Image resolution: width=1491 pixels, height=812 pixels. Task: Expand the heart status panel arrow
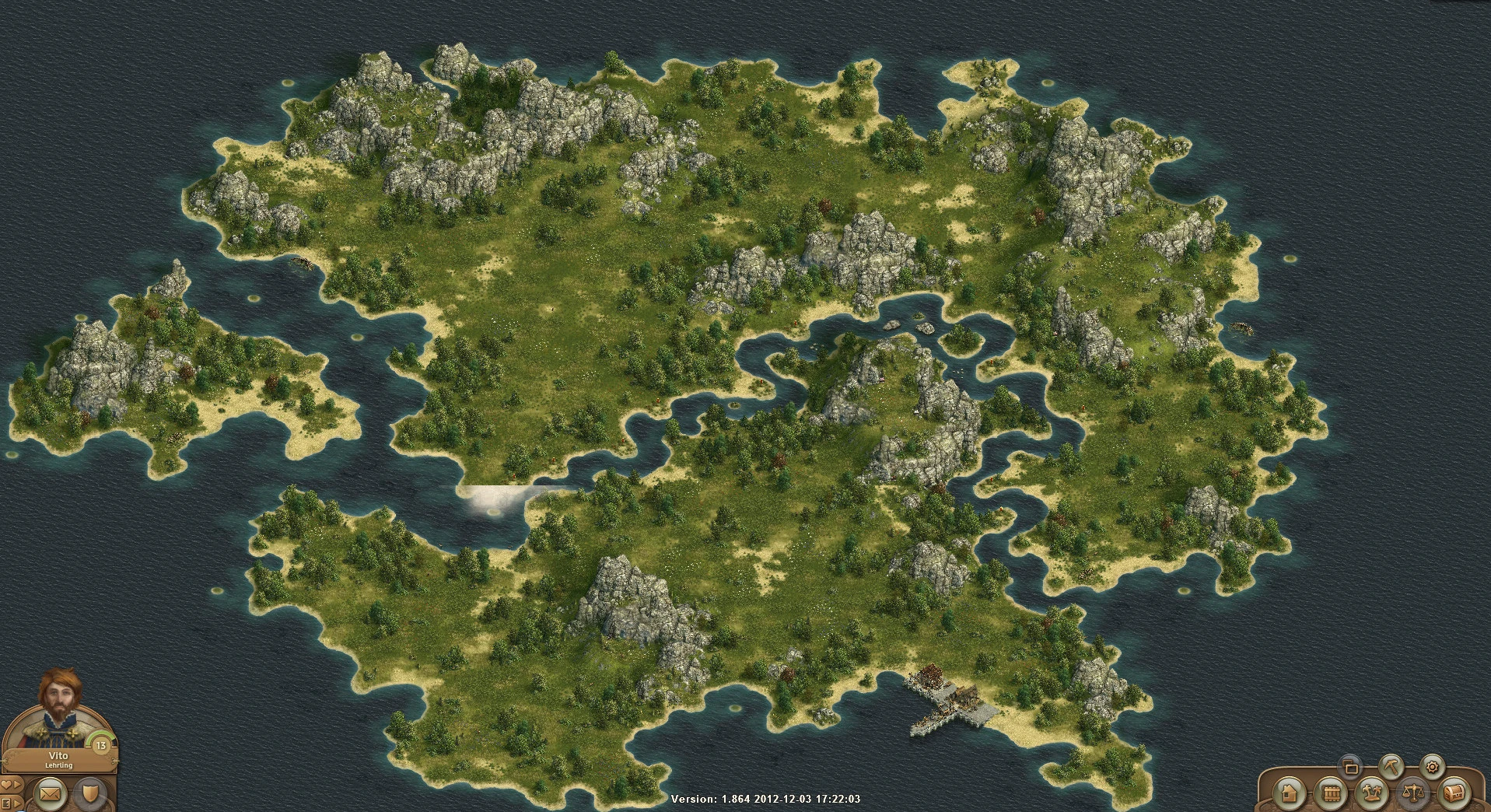point(16,783)
